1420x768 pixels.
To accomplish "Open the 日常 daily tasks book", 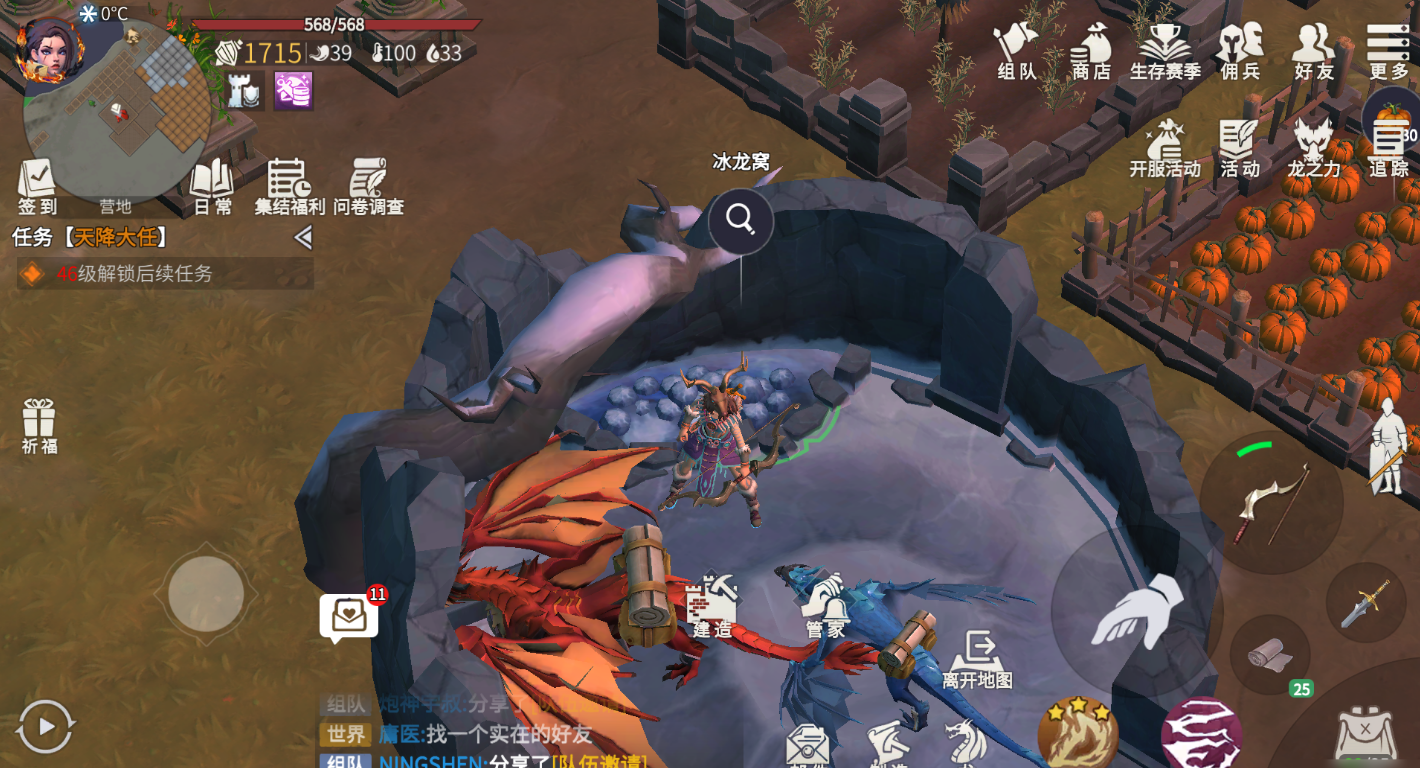I will [x=212, y=186].
